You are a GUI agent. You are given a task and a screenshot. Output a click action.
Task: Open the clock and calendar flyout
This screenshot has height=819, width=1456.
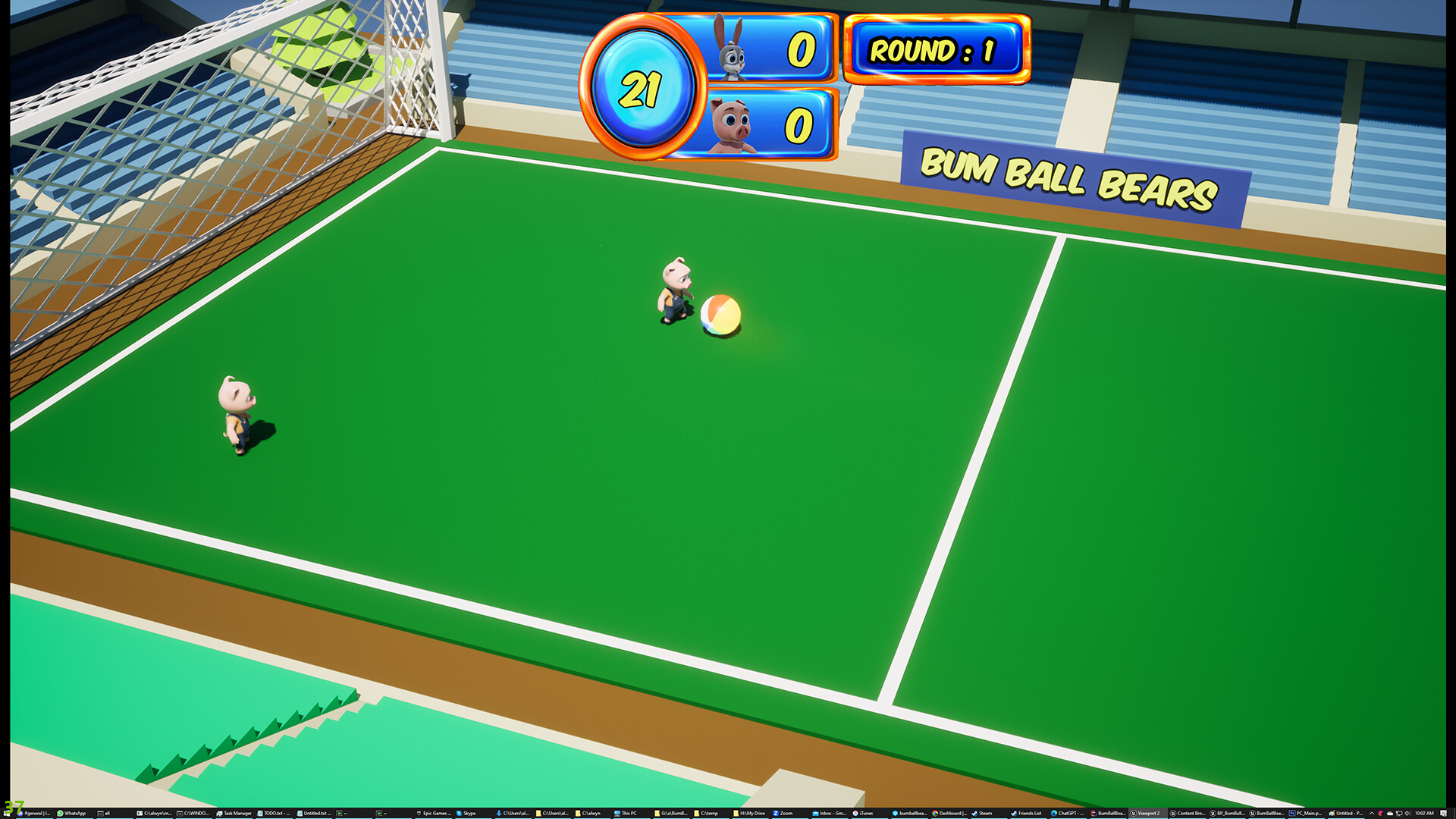(1425, 812)
